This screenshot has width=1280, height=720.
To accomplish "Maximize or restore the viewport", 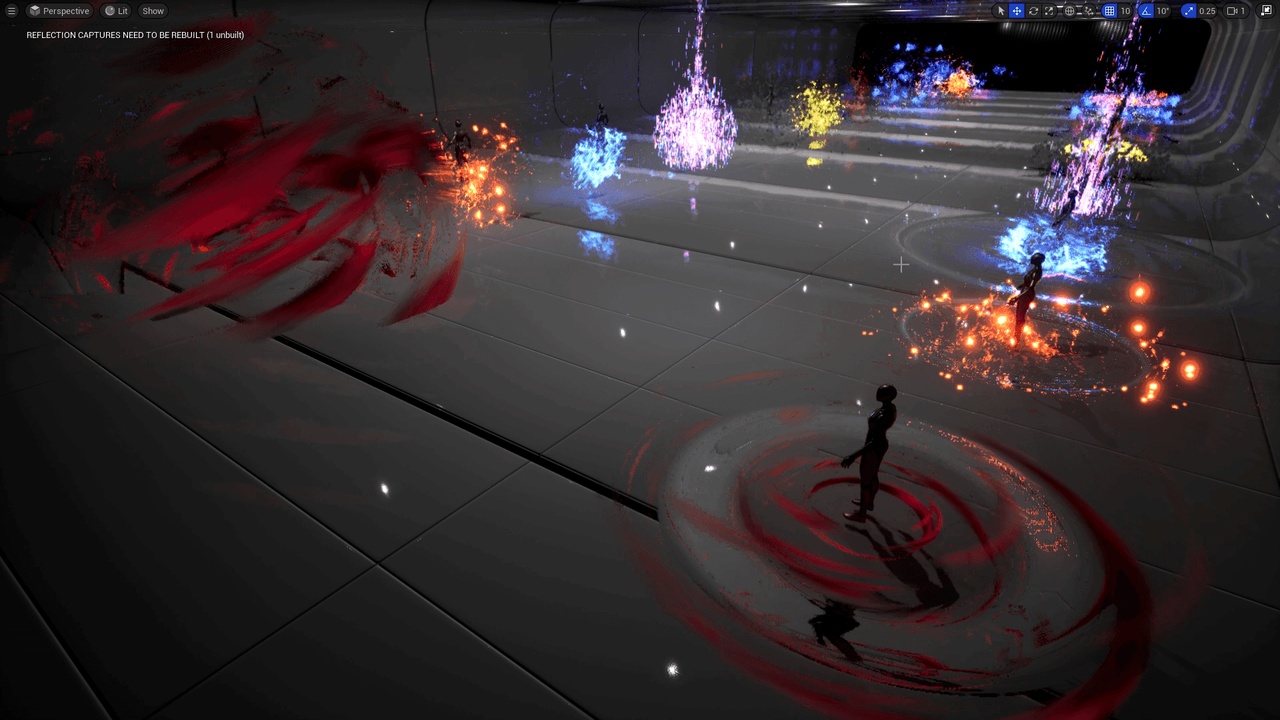I will pos(1267,11).
